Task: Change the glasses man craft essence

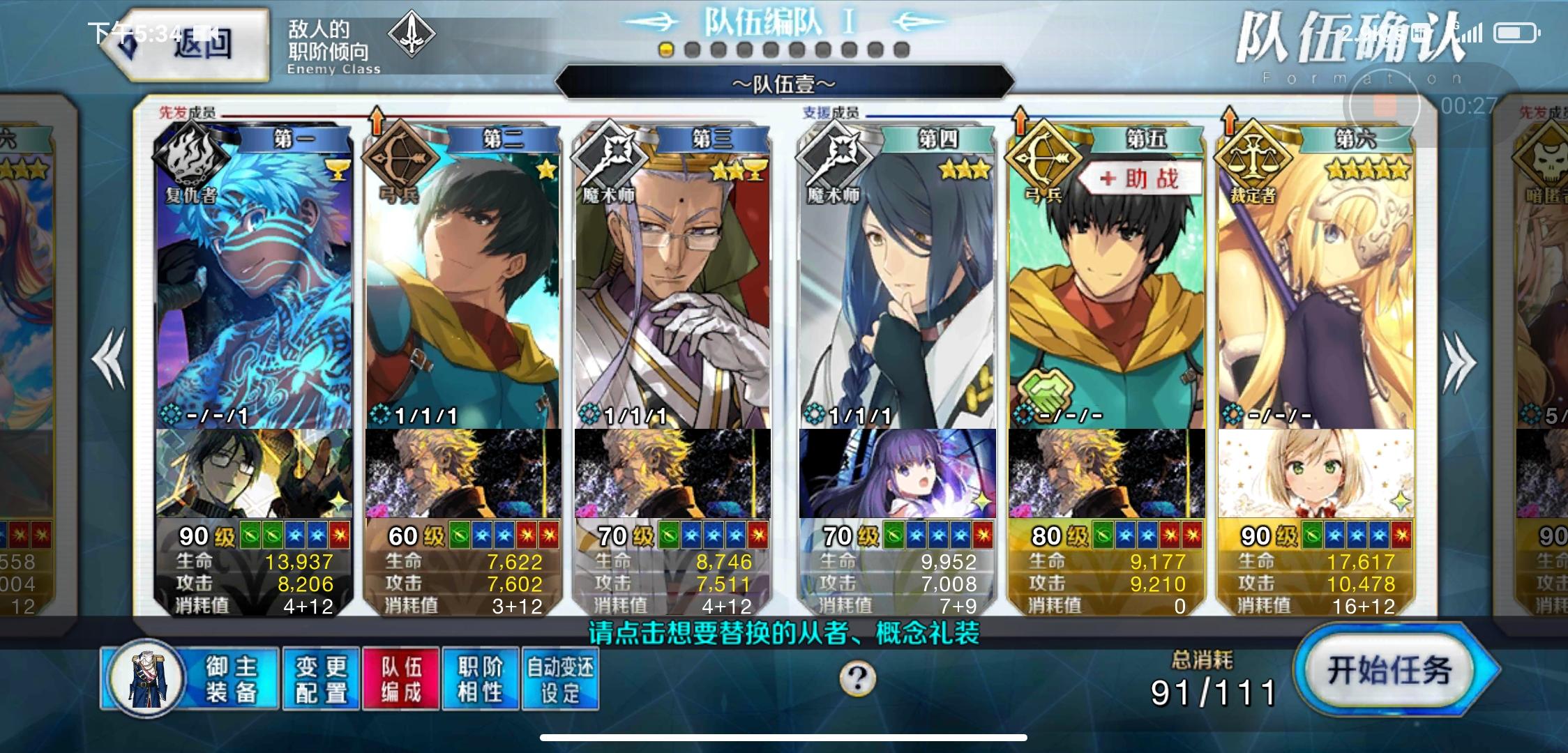Action: [254, 473]
